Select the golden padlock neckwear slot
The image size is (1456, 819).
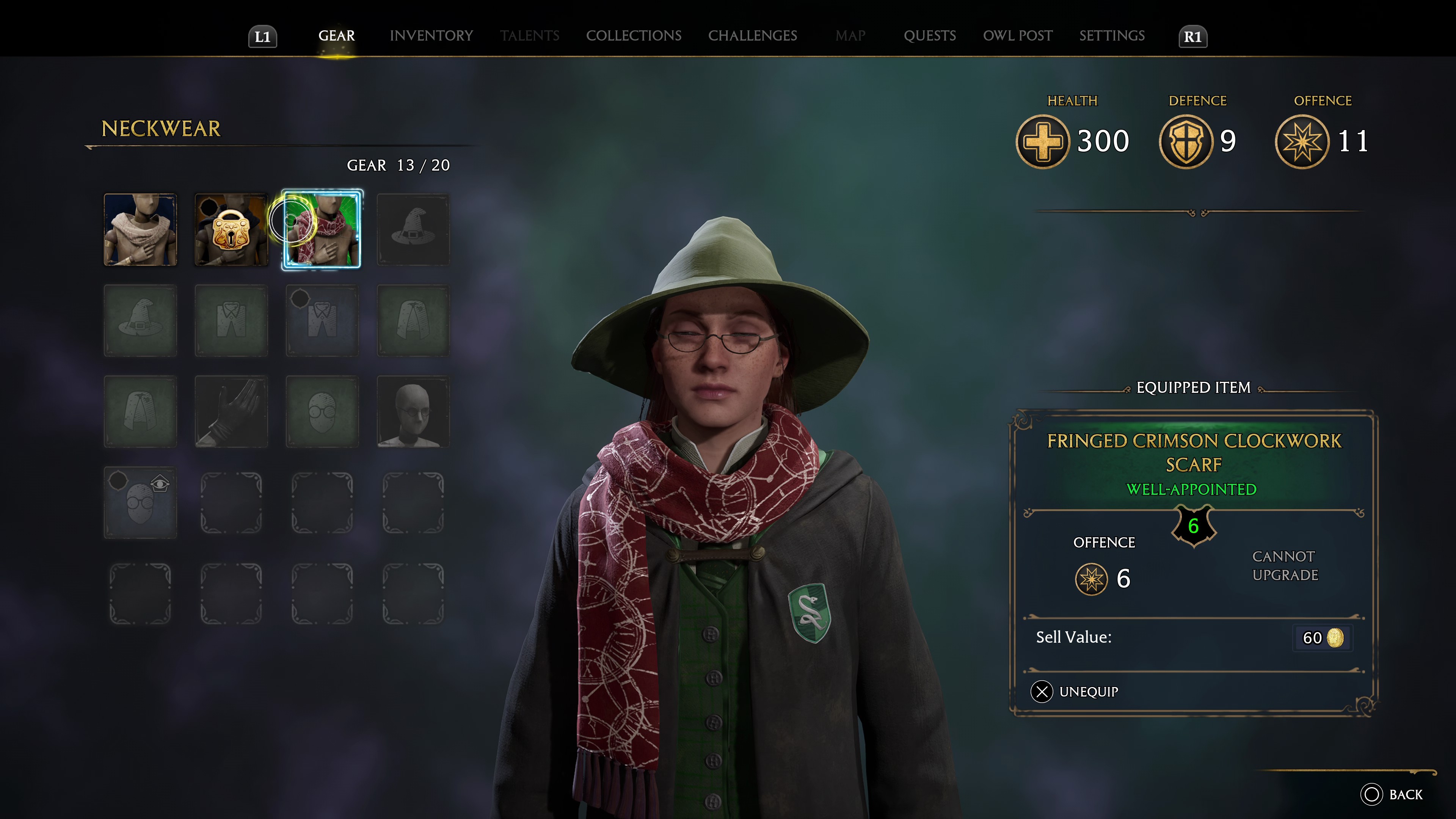(231, 229)
